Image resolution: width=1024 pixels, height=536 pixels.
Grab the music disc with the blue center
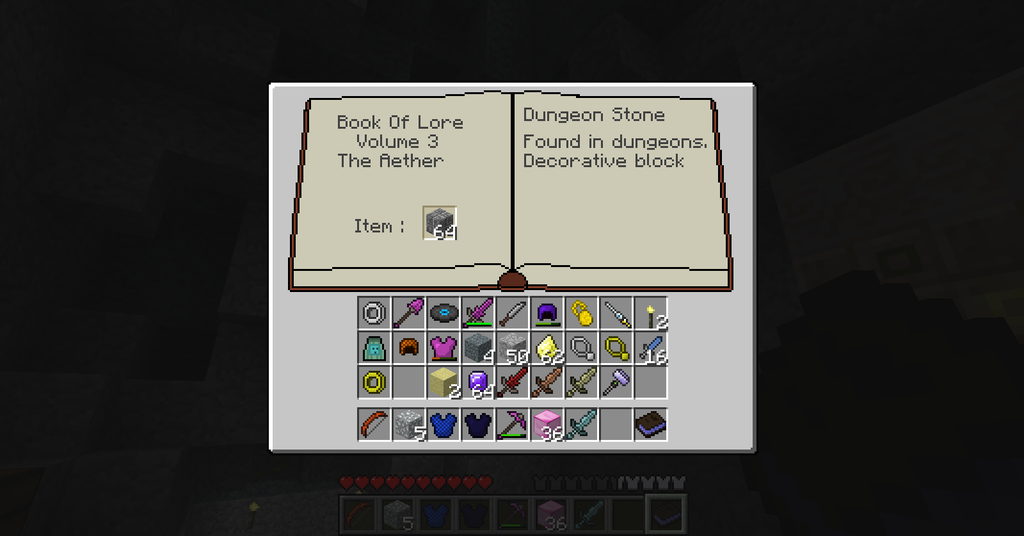point(442,313)
